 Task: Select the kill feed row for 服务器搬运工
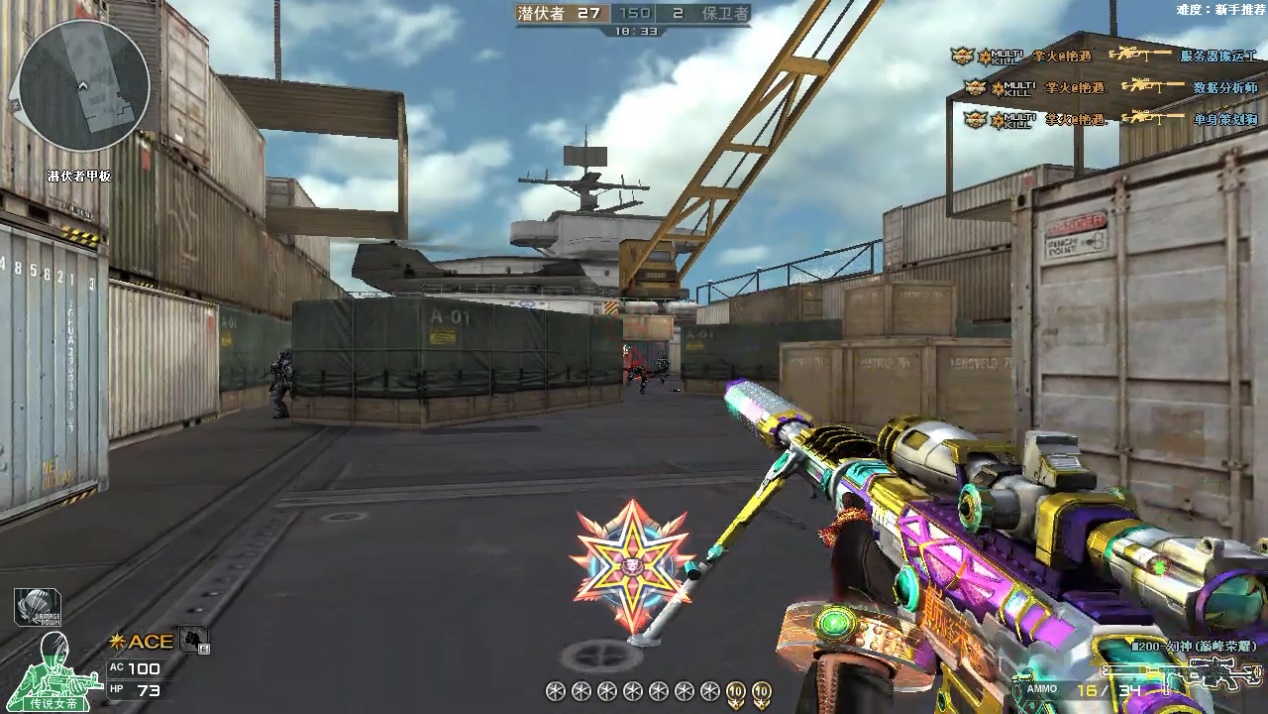(x=1105, y=56)
